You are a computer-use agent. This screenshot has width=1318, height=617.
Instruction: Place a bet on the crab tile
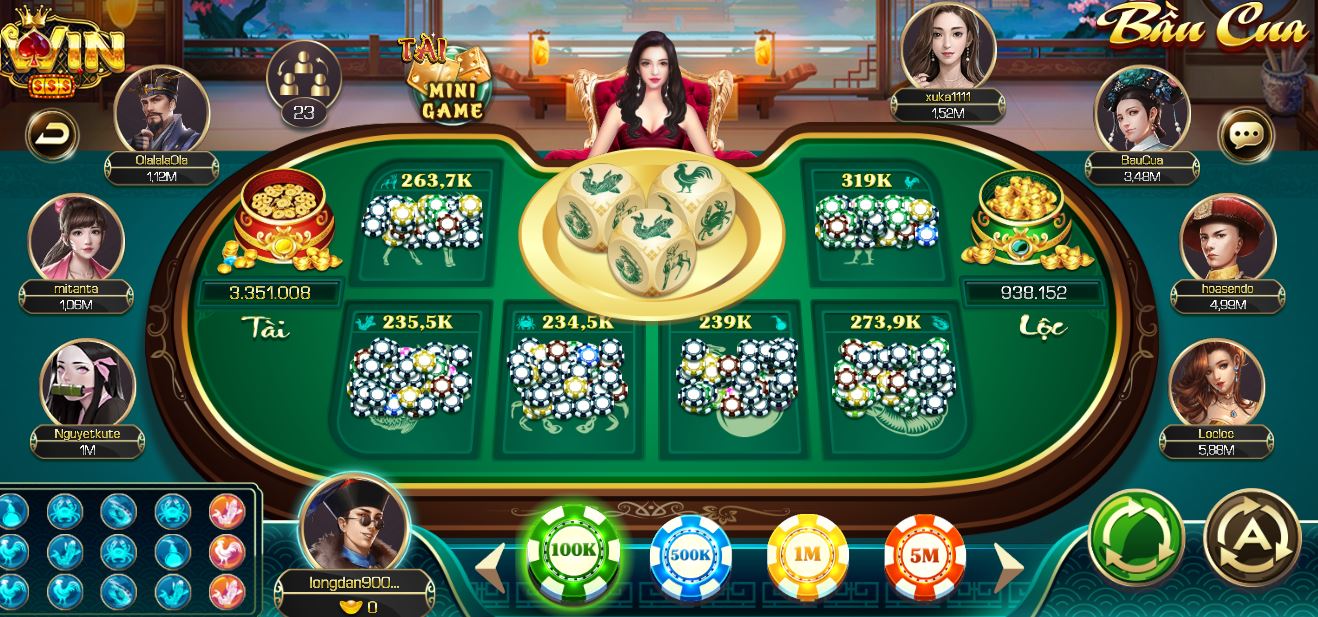(x=567, y=375)
